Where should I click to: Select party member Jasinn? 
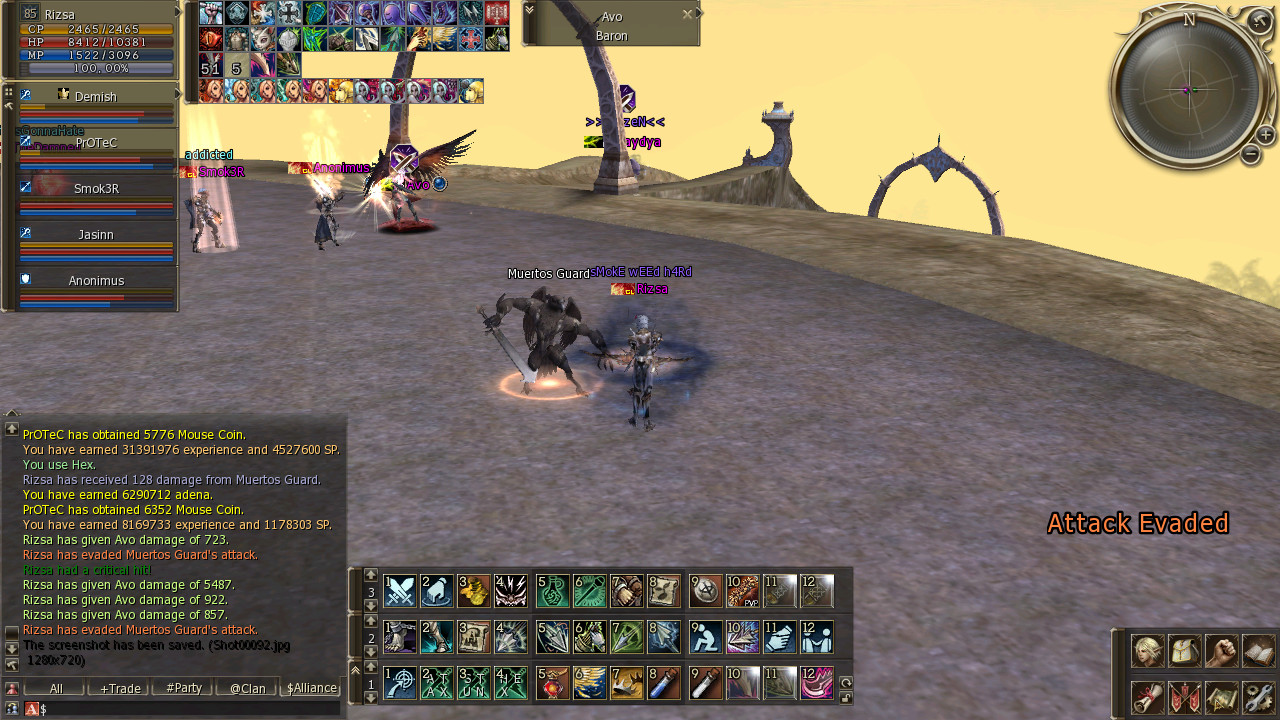pos(96,235)
